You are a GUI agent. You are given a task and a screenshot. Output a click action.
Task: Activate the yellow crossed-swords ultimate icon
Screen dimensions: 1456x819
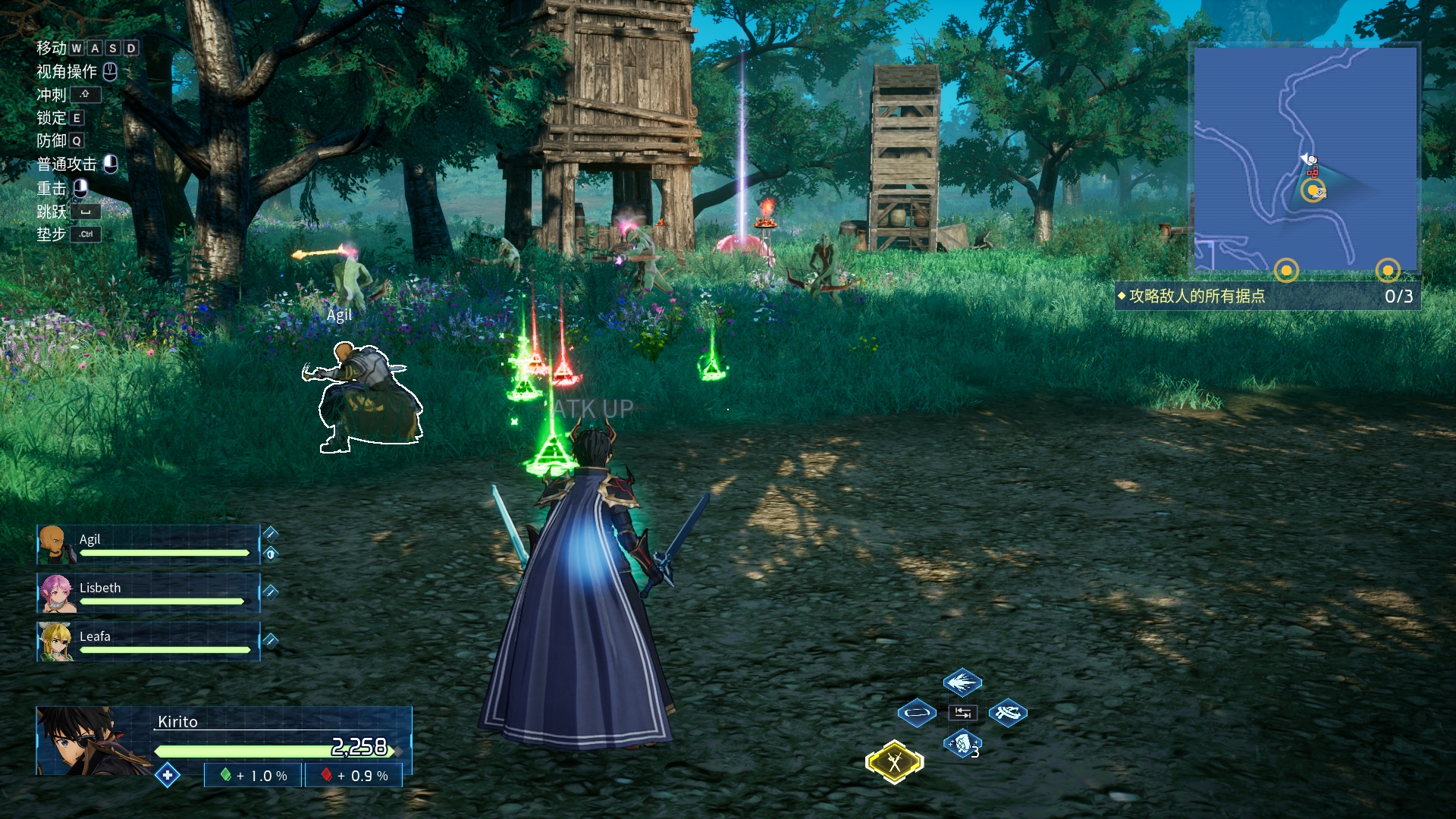895,761
